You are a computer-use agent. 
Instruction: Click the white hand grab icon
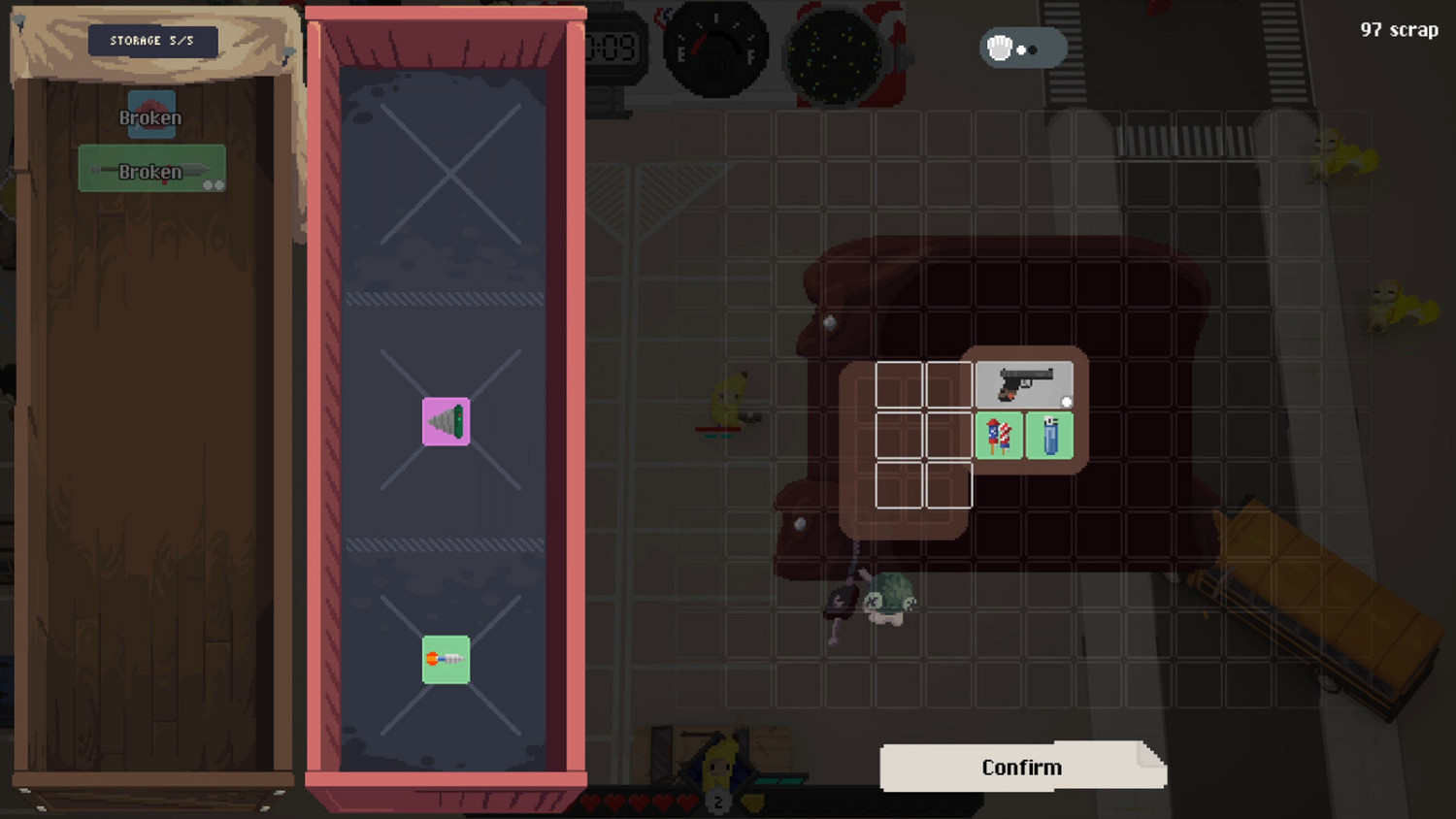(x=998, y=47)
